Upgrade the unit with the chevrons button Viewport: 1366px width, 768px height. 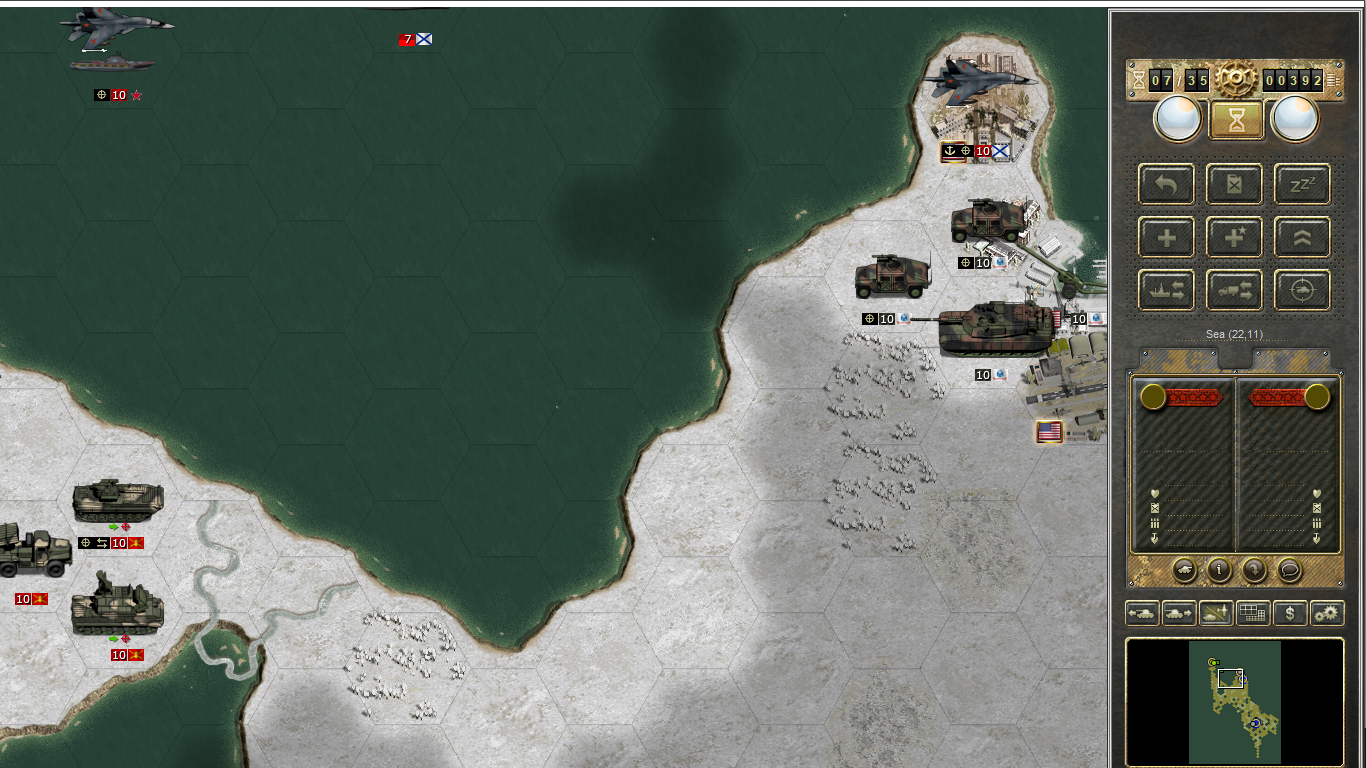coord(1302,238)
